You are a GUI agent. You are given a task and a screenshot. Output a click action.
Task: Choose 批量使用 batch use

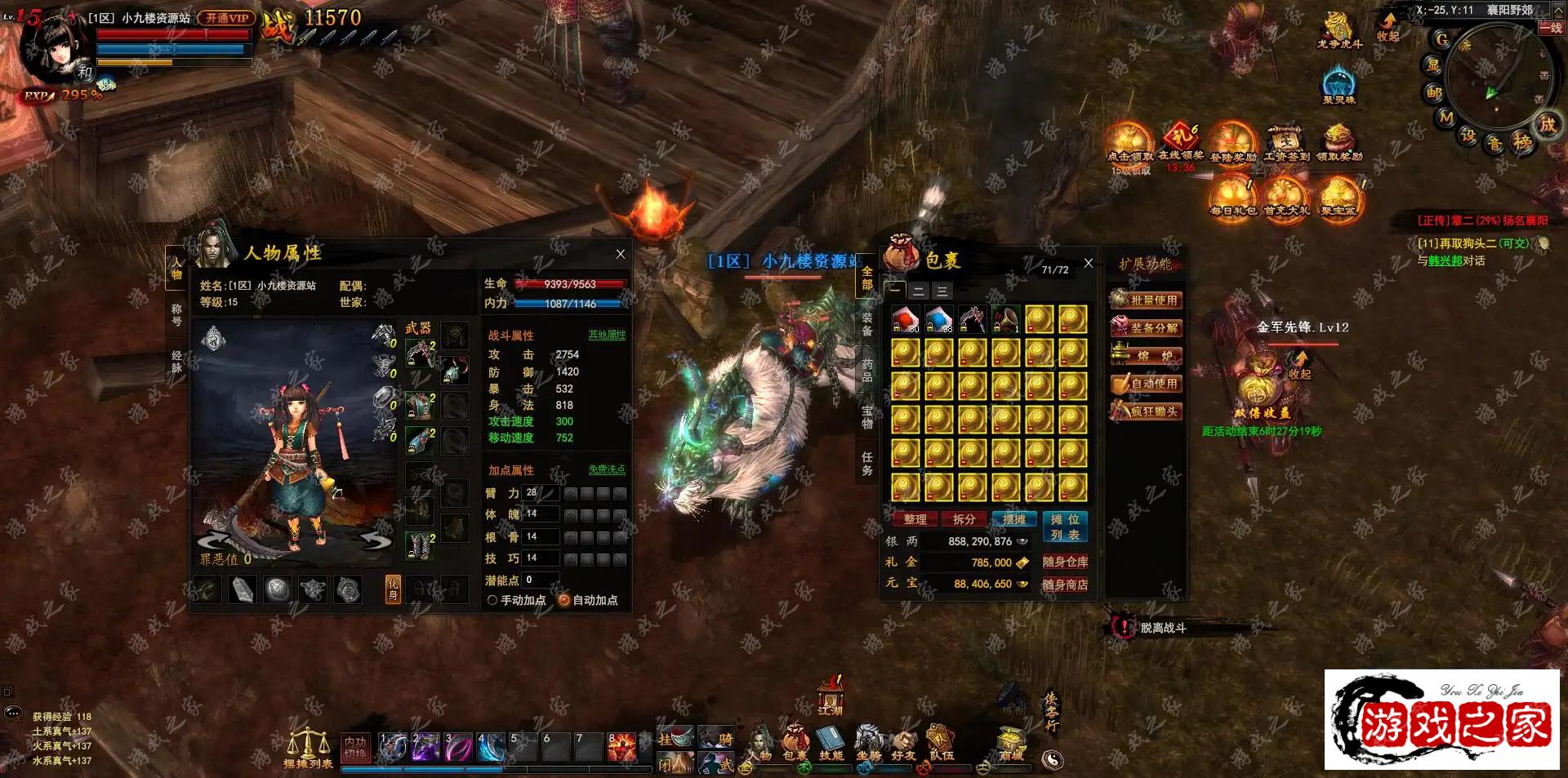pyautogui.click(x=1146, y=300)
